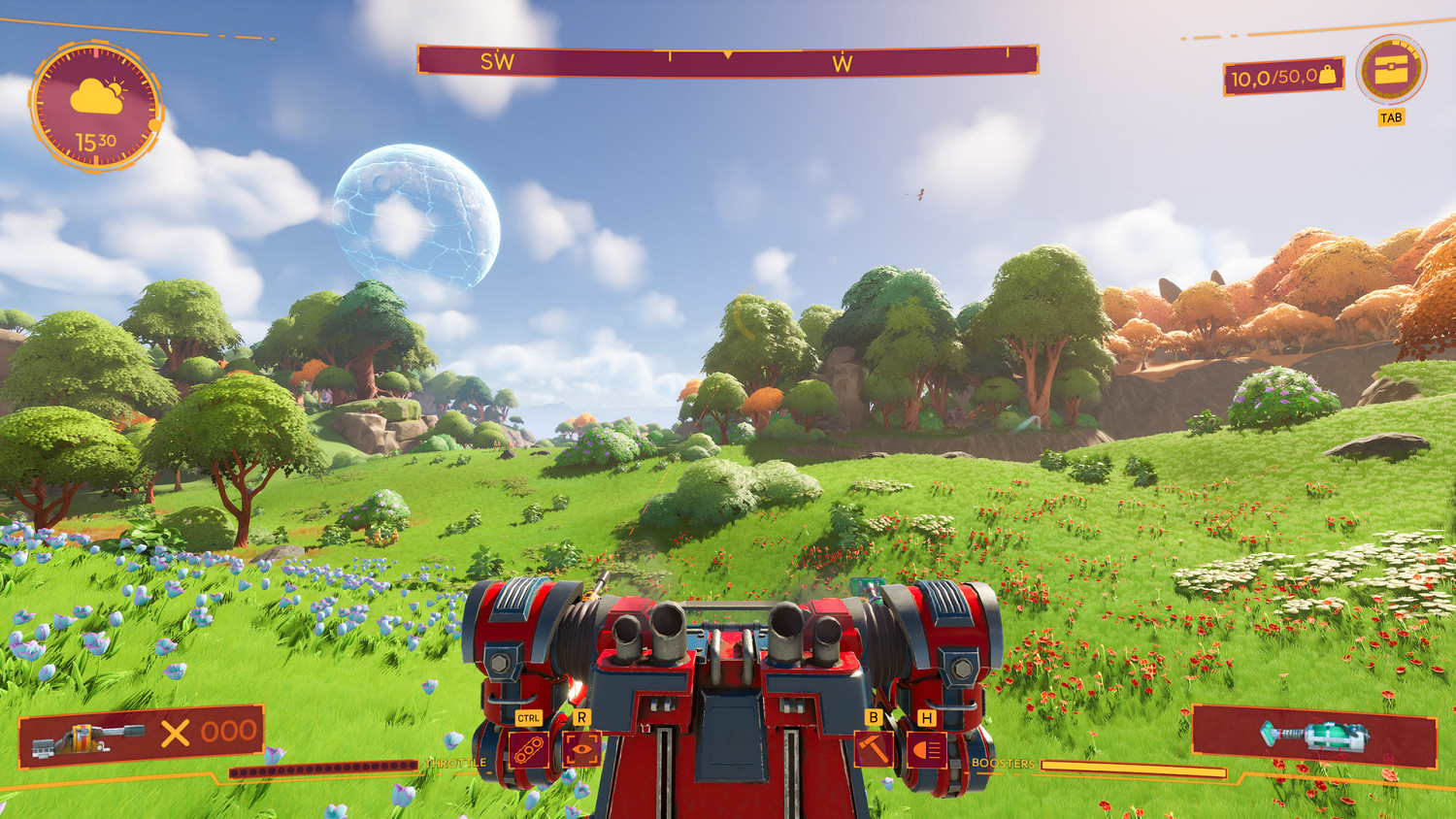Select the mech tracks movement icon
Image resolution: width=1456 pixels, height=819 pixels.
point(529,751)
